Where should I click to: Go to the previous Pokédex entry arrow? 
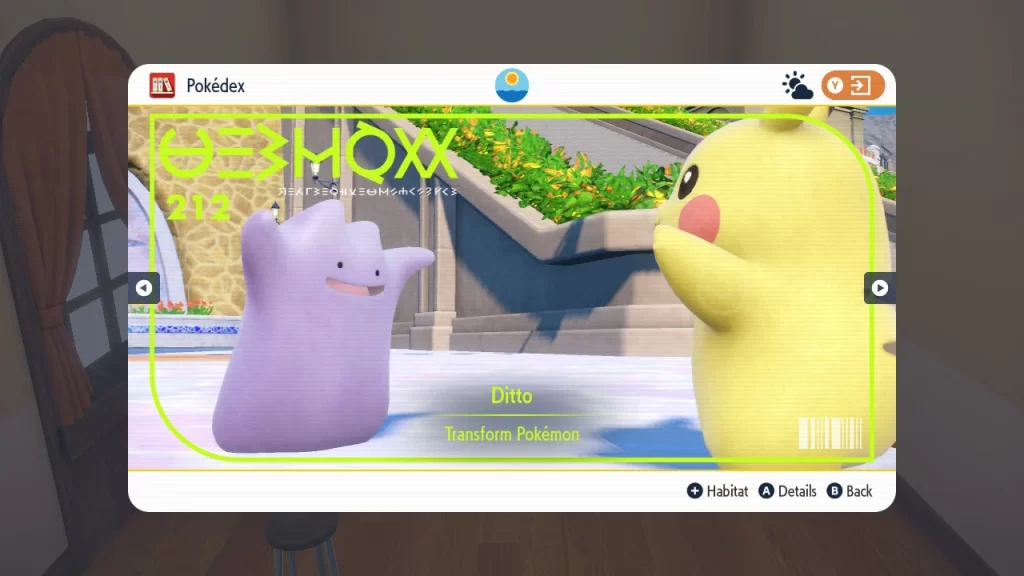143,288
